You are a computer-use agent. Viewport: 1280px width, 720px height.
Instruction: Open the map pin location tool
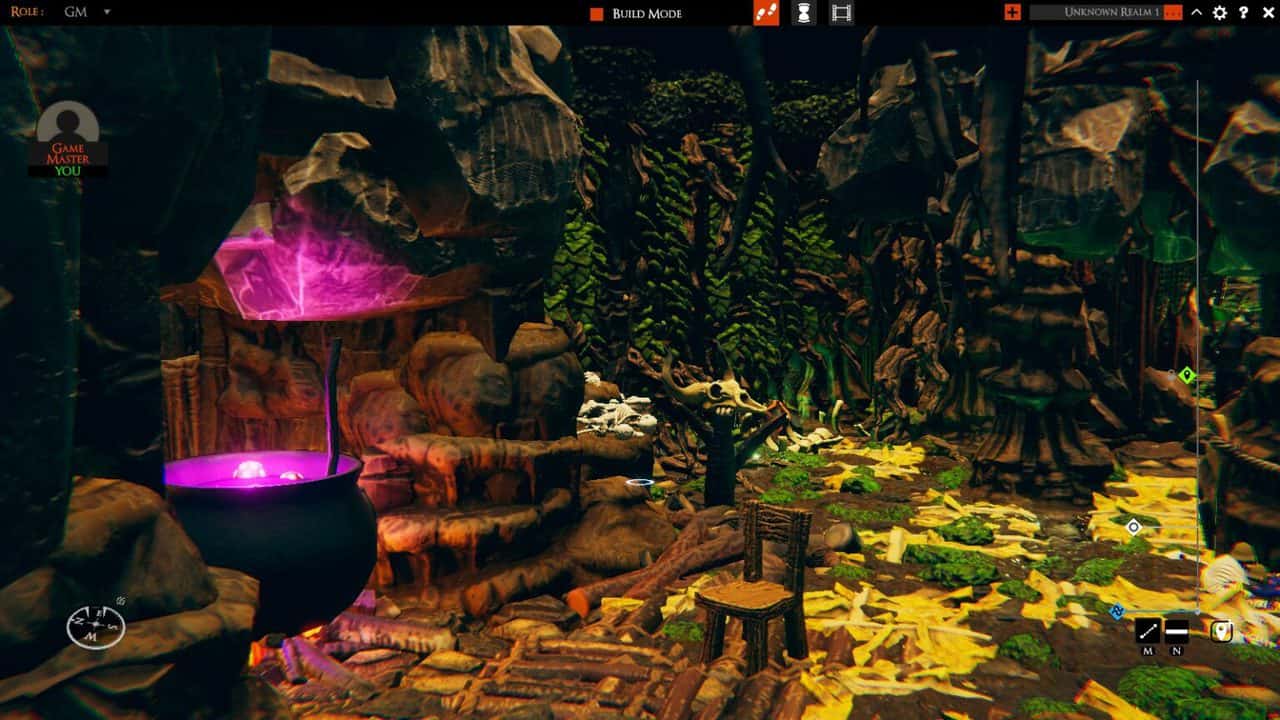[x=1222, y=629]
